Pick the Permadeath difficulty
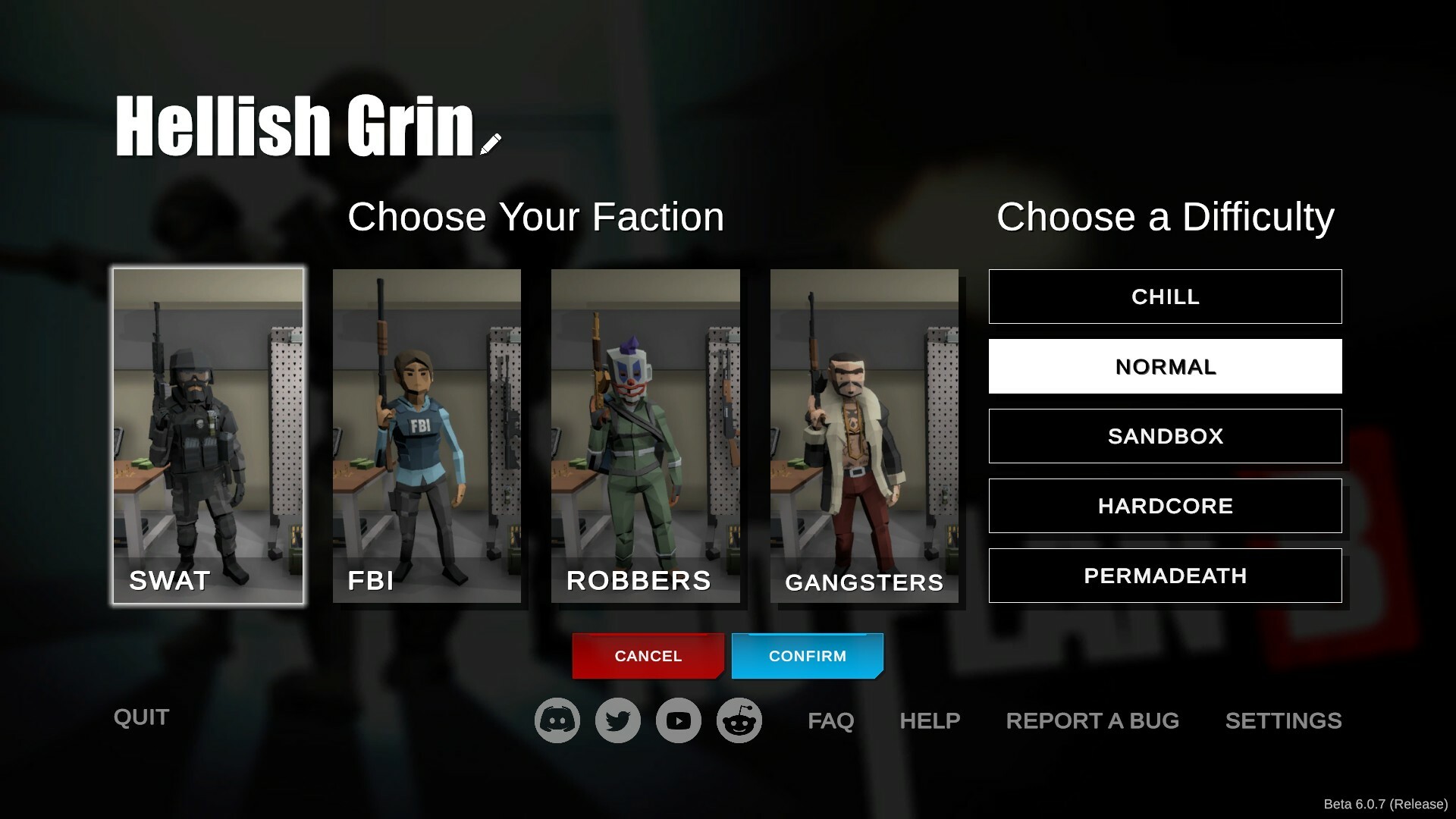The image size is (1456, 819). (x=1165, y=576)
